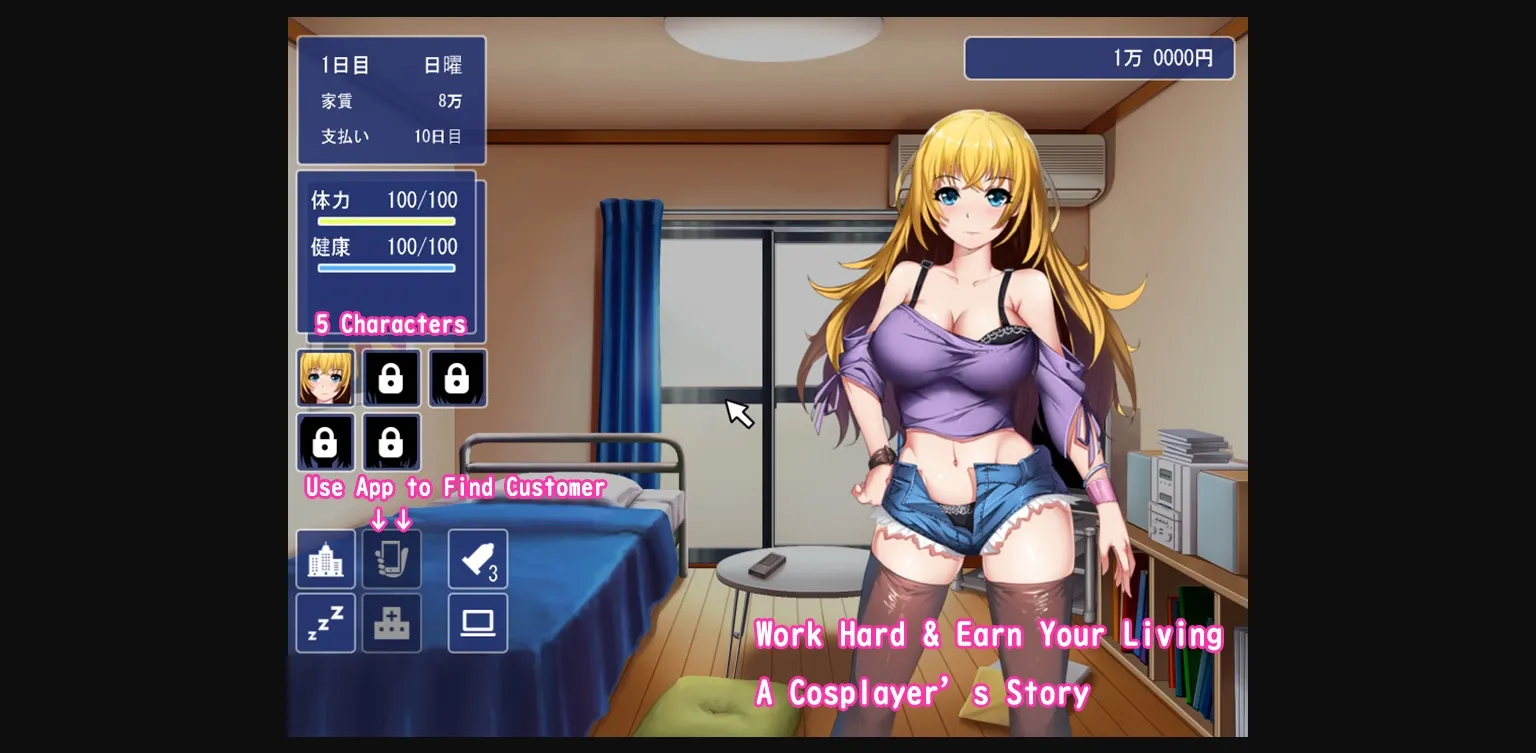Select the phone app to find customers
Image resolution: width=1536 pixels, height=753 pixels.
click(391, 558)
